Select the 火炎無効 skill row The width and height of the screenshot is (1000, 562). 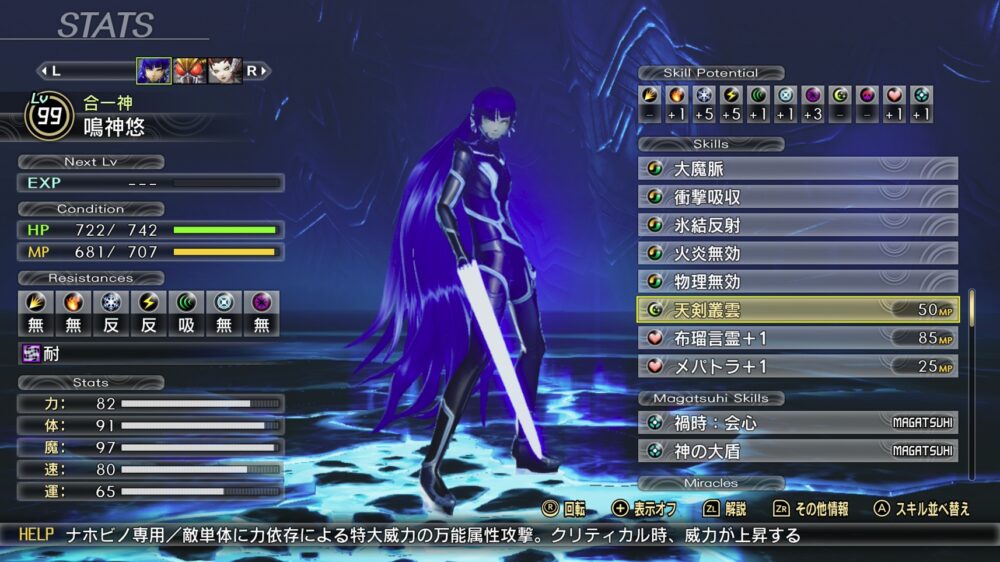tap(797, 253)
